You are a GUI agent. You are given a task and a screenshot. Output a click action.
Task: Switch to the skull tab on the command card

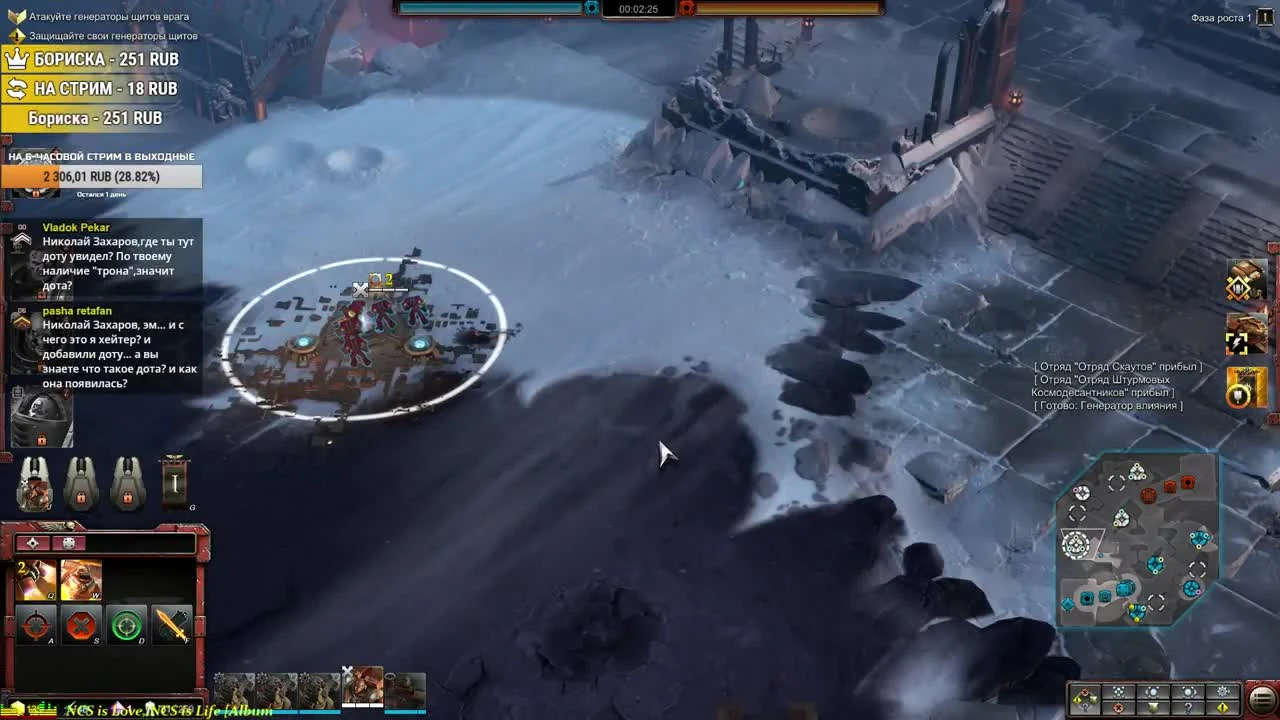[68, 543]
